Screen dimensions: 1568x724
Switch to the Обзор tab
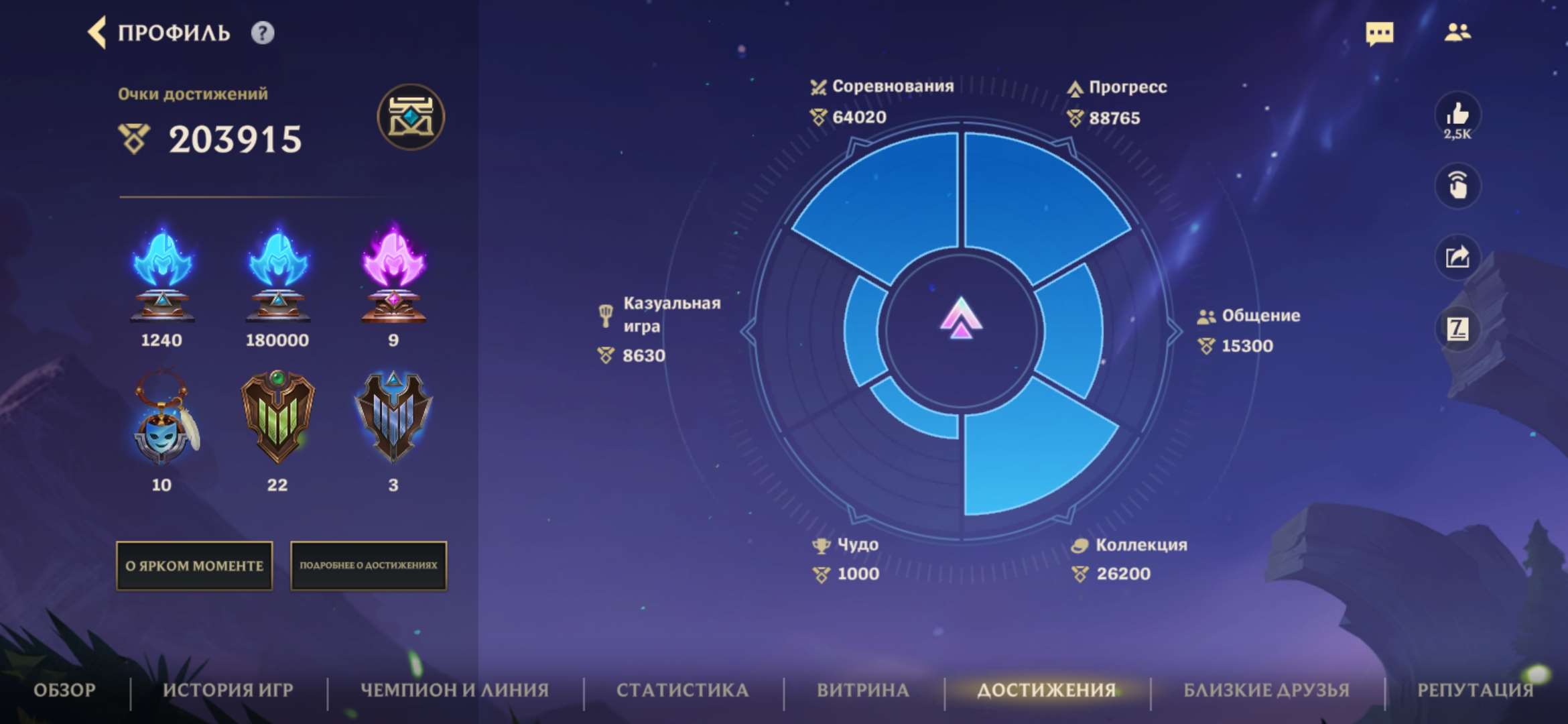[x=65, y=690]
